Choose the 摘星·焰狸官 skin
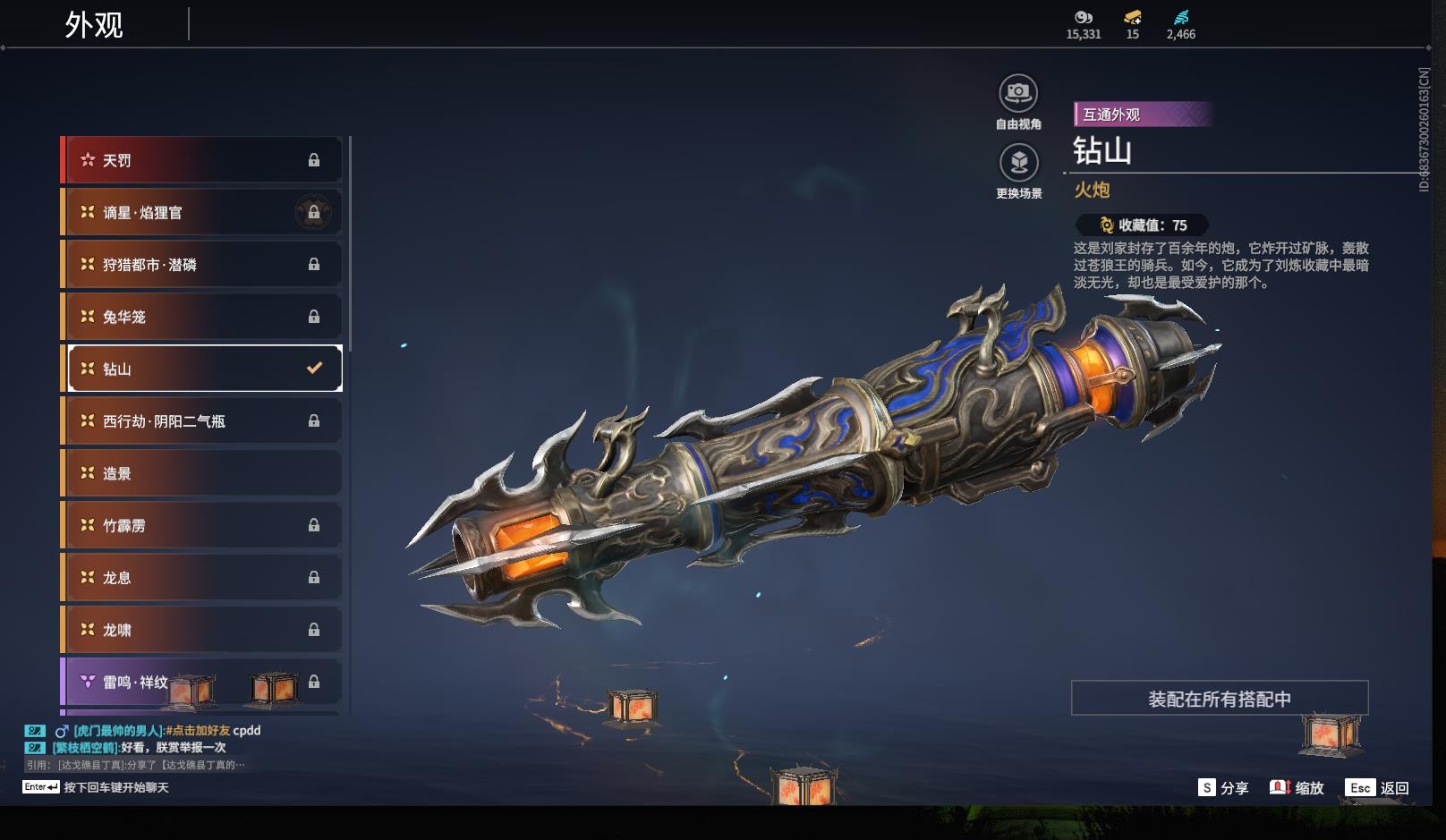Screen dimensions: 1446x840 [201, 212]
